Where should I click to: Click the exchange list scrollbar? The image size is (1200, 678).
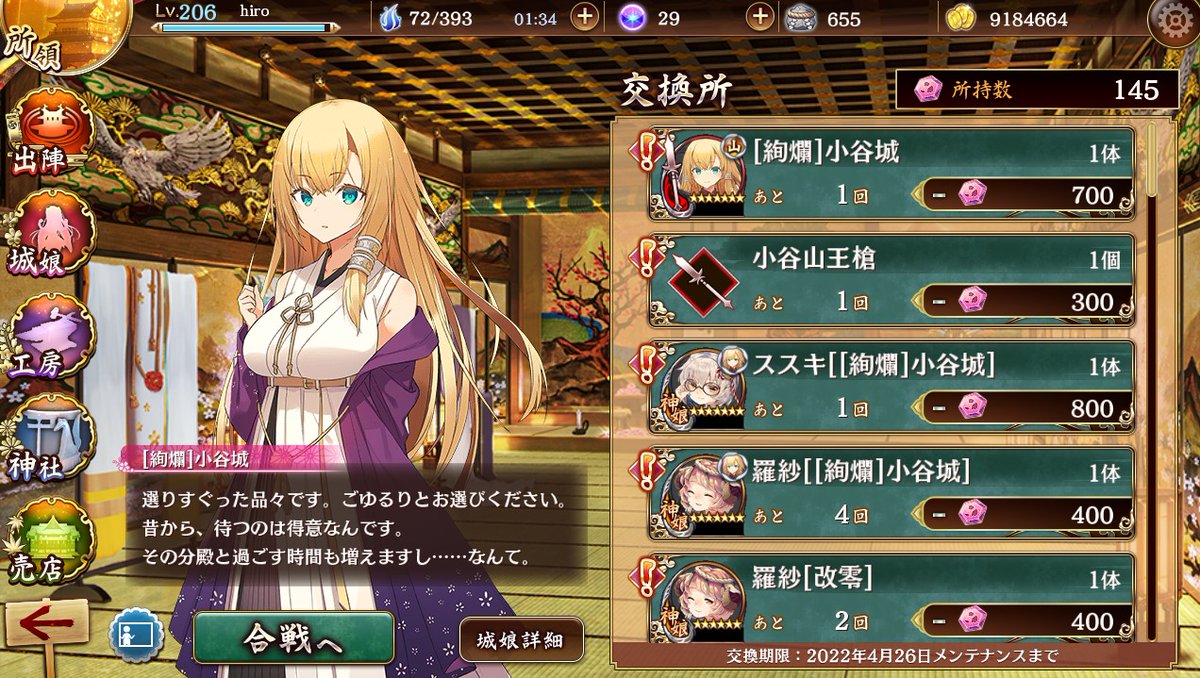tap(1153, 380)
